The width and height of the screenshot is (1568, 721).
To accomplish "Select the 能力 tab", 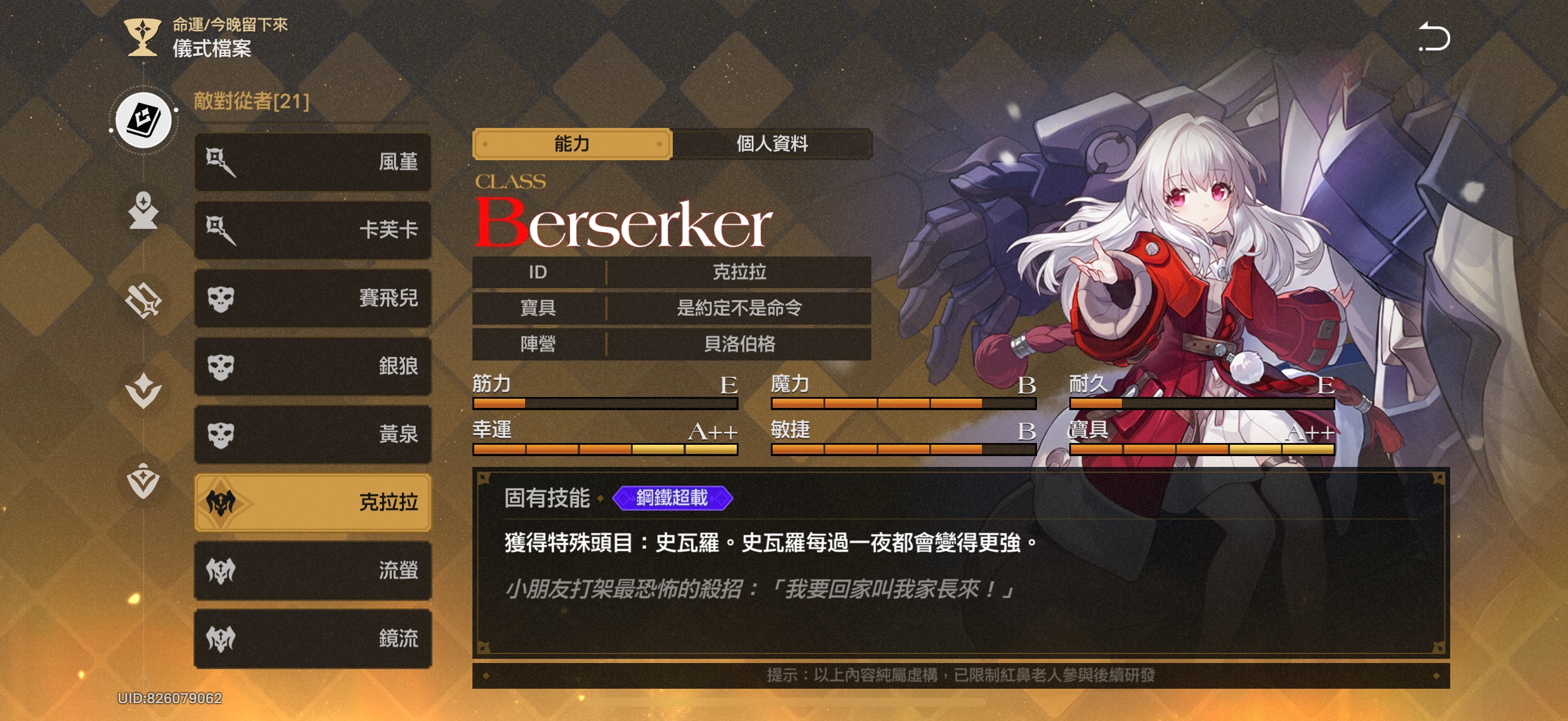I will (x=572, y=144).
